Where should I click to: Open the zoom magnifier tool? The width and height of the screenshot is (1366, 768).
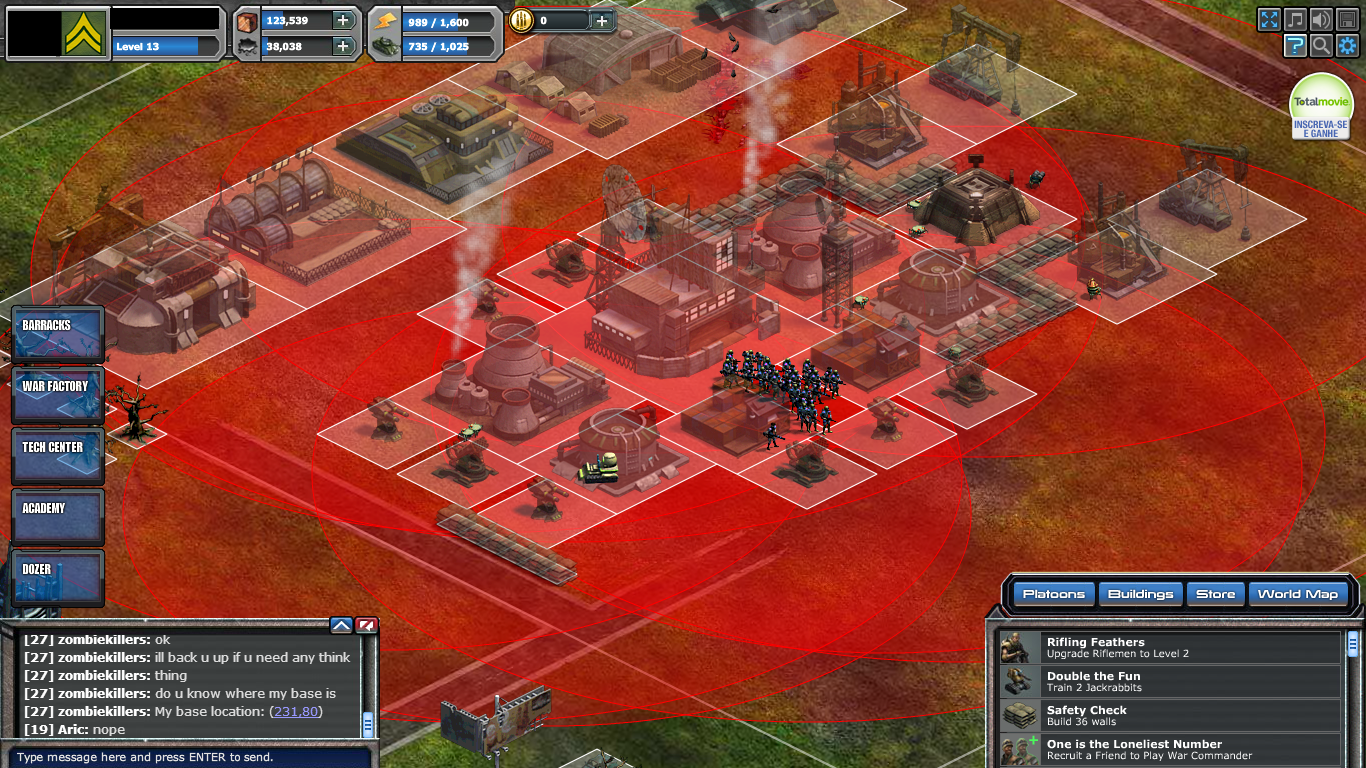click(1321, 45)
